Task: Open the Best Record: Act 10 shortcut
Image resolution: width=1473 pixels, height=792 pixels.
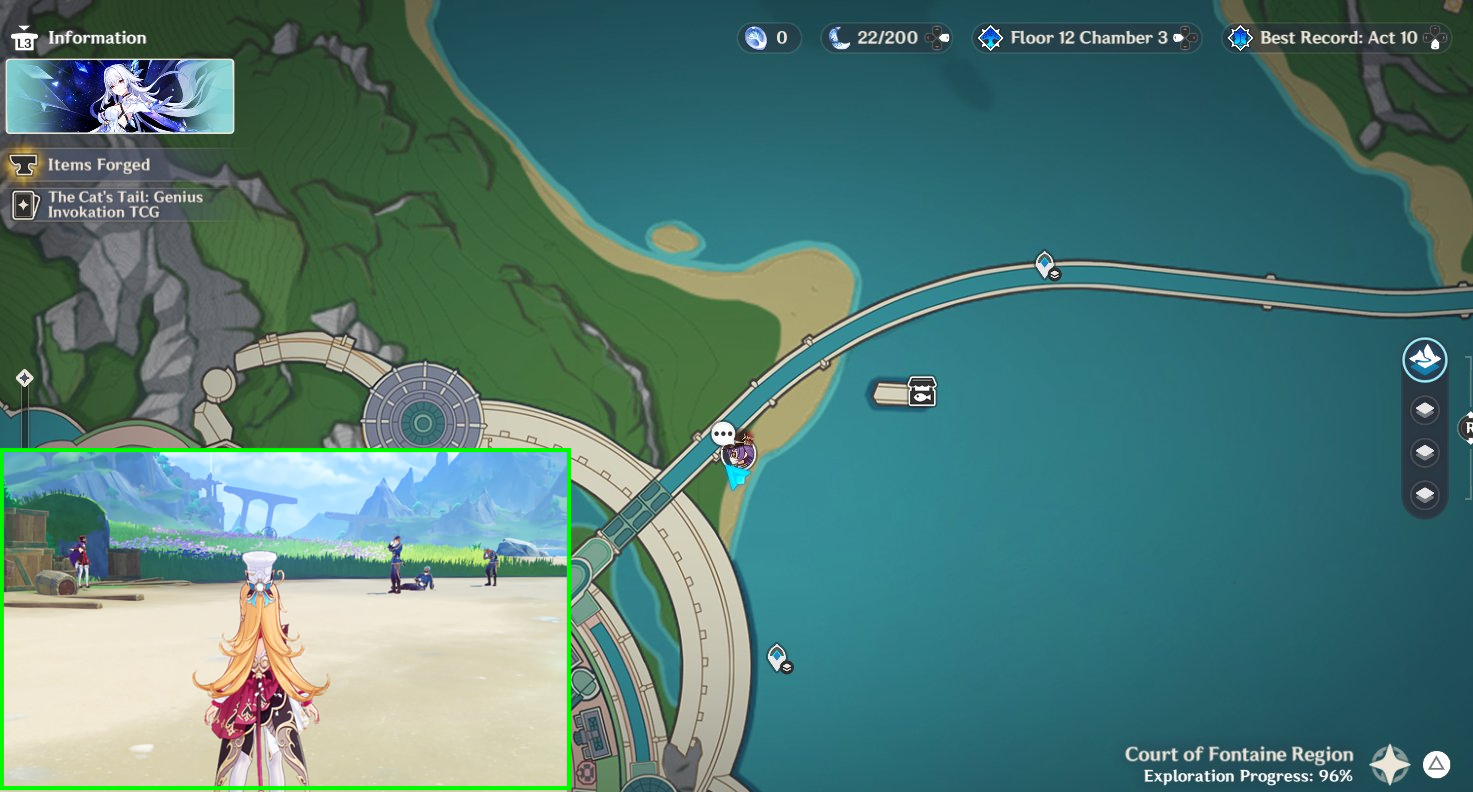Action: click(1336, 38)
